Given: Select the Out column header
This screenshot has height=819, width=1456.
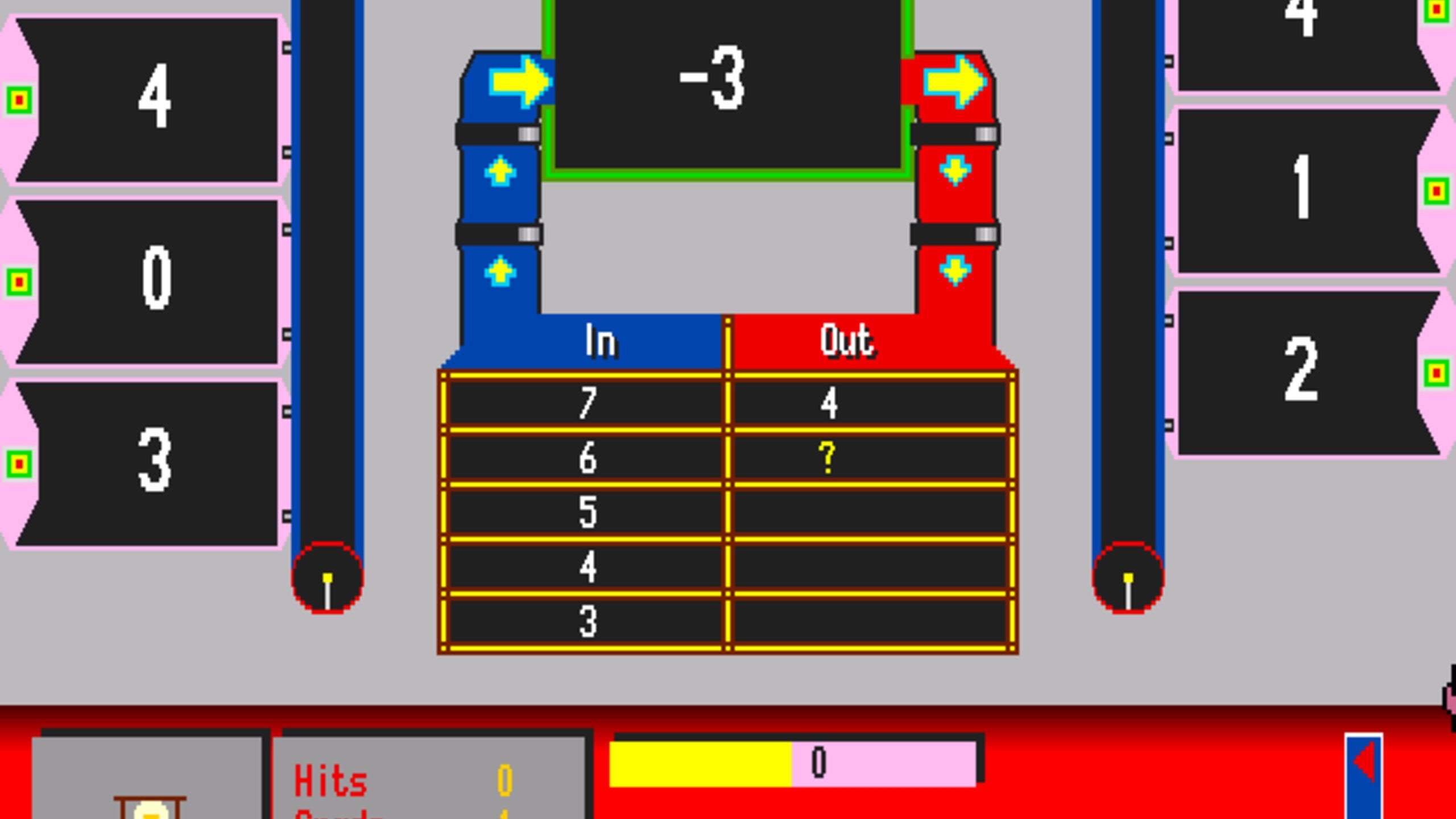Looking at the screenshot, I should (x=847, y=341).
